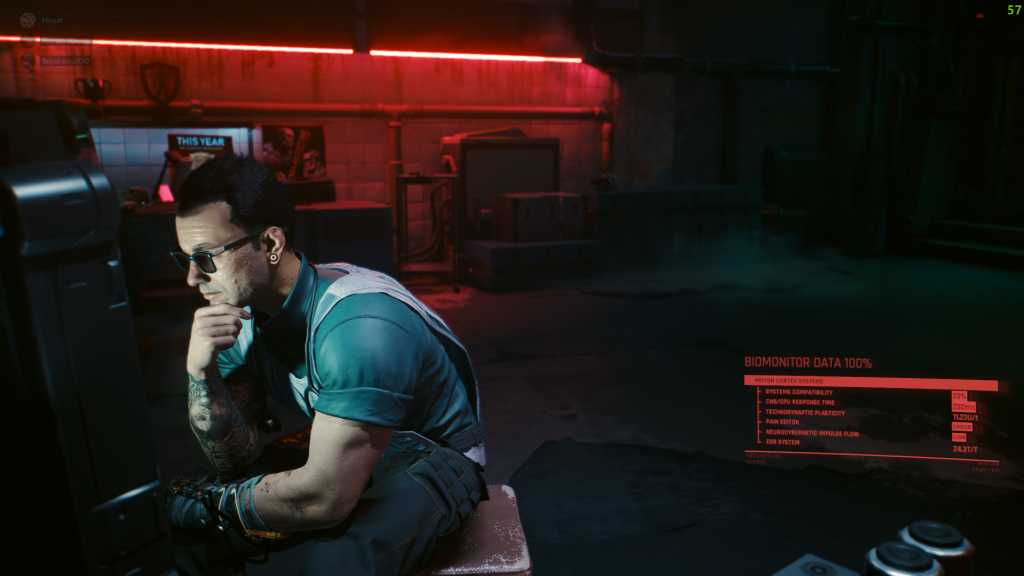Click Superscruff30's avatar in the overlay
The width and height of the screenshot is (1024, 576).
pos(27,61)
